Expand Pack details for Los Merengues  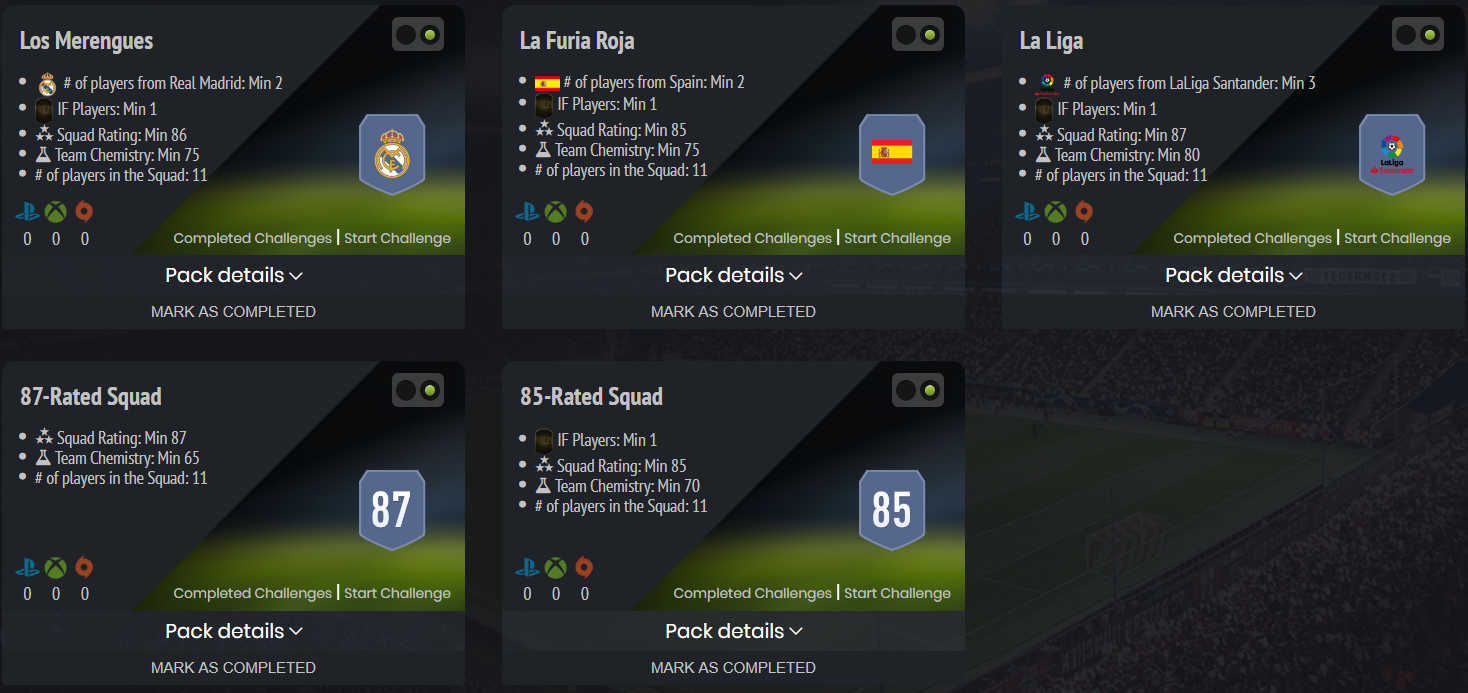click(x=233, y=275)
